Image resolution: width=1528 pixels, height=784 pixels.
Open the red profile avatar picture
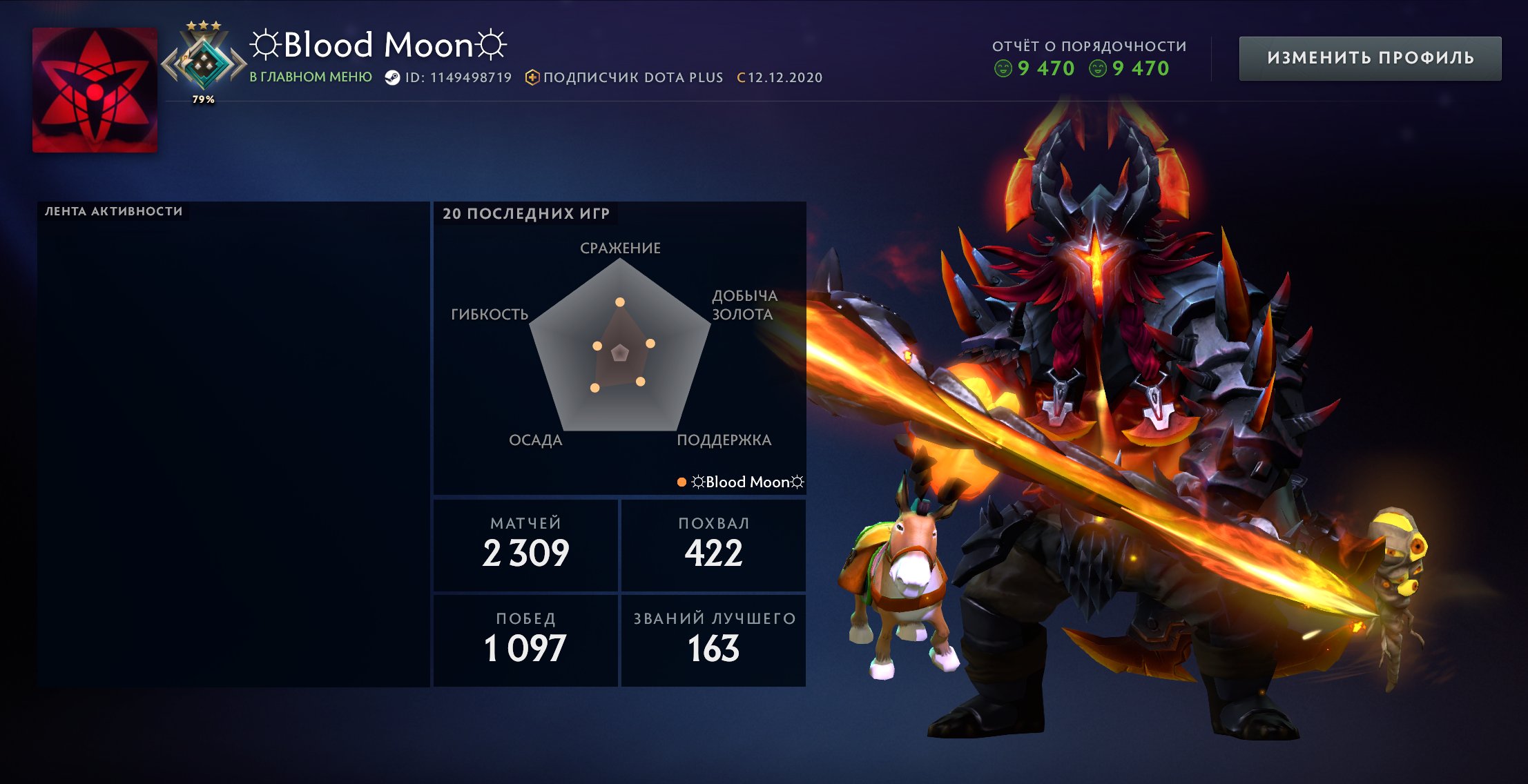95,90
